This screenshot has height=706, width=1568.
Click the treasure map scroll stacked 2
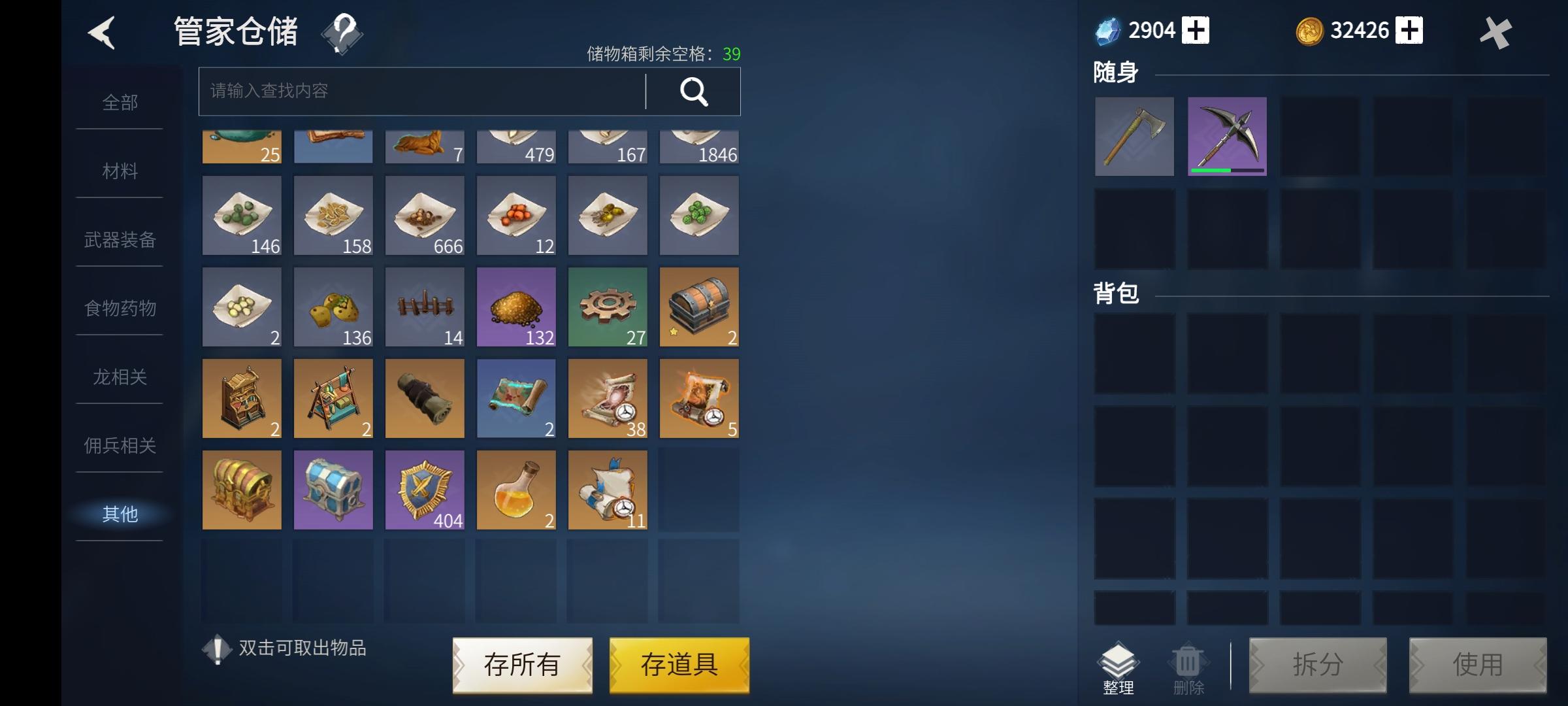pos(516,399)
